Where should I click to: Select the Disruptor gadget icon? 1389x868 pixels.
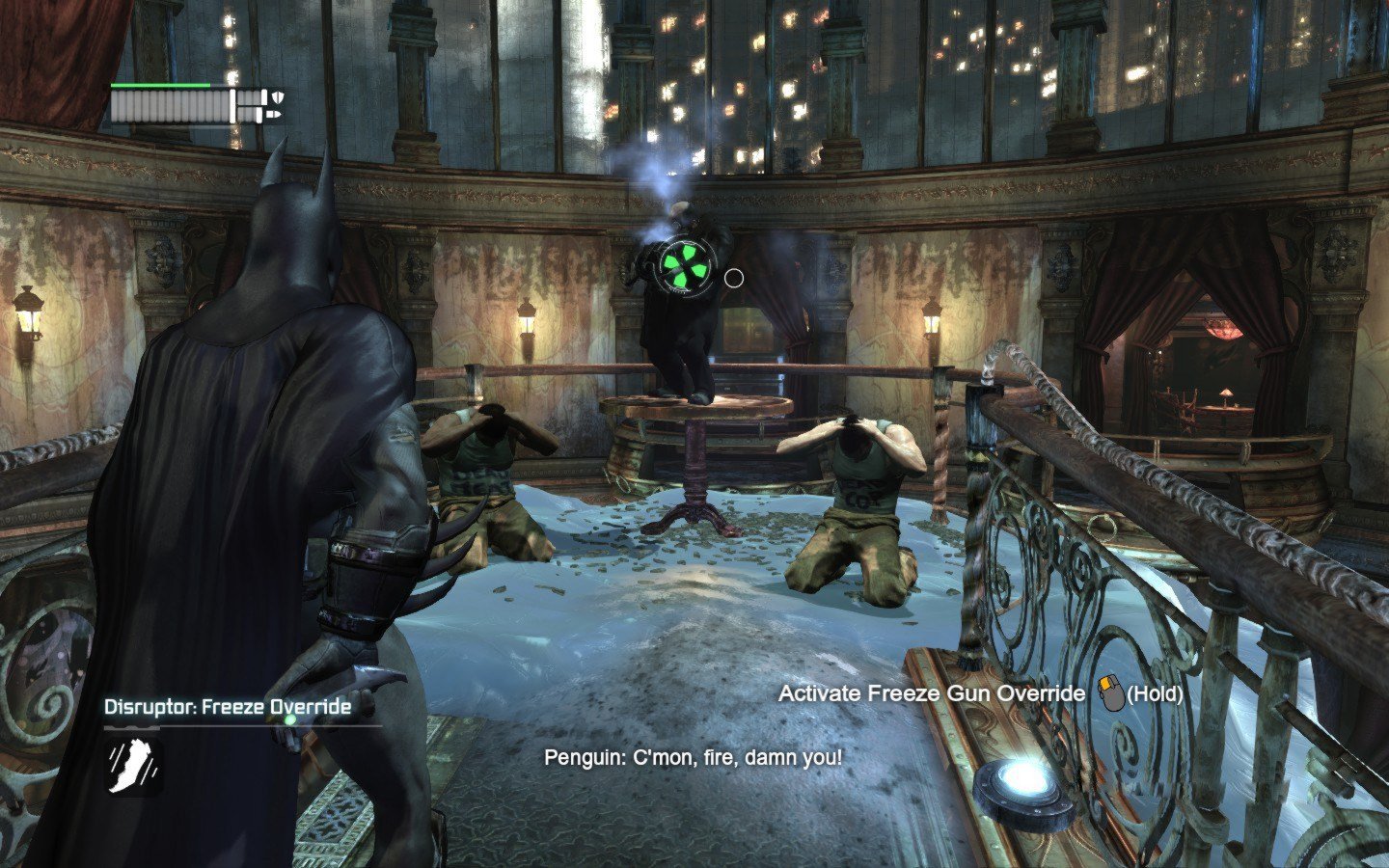pyautogui.click(x=133, y=767)
